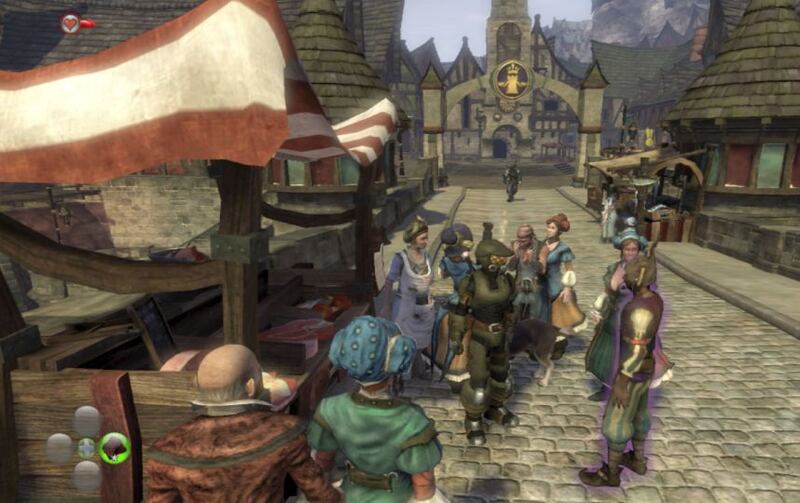The image size is (800, 503).
Task: Select the green highlighted D-pad shortcut icon
Action: [x=115, y=447]
